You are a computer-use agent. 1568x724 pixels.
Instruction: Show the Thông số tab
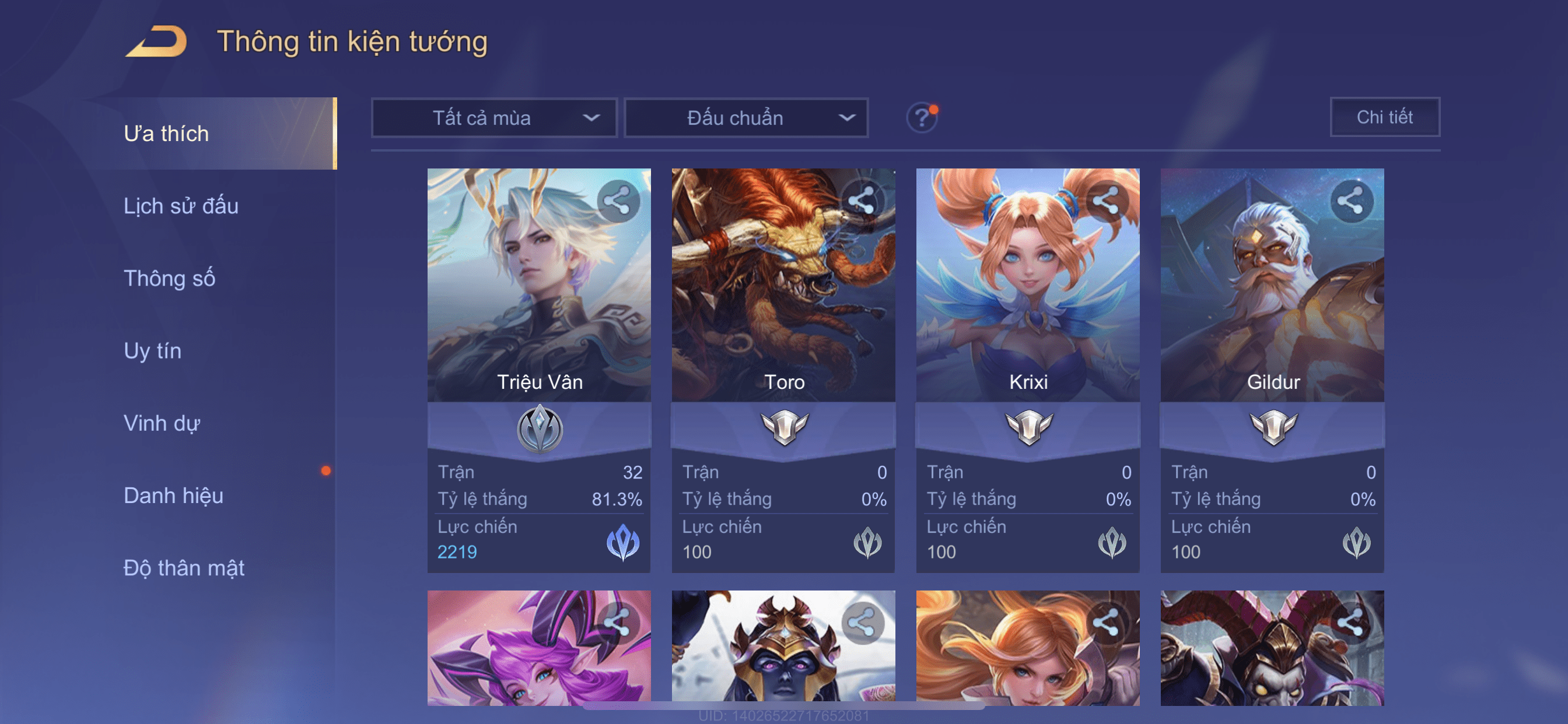tap(169, 278)
